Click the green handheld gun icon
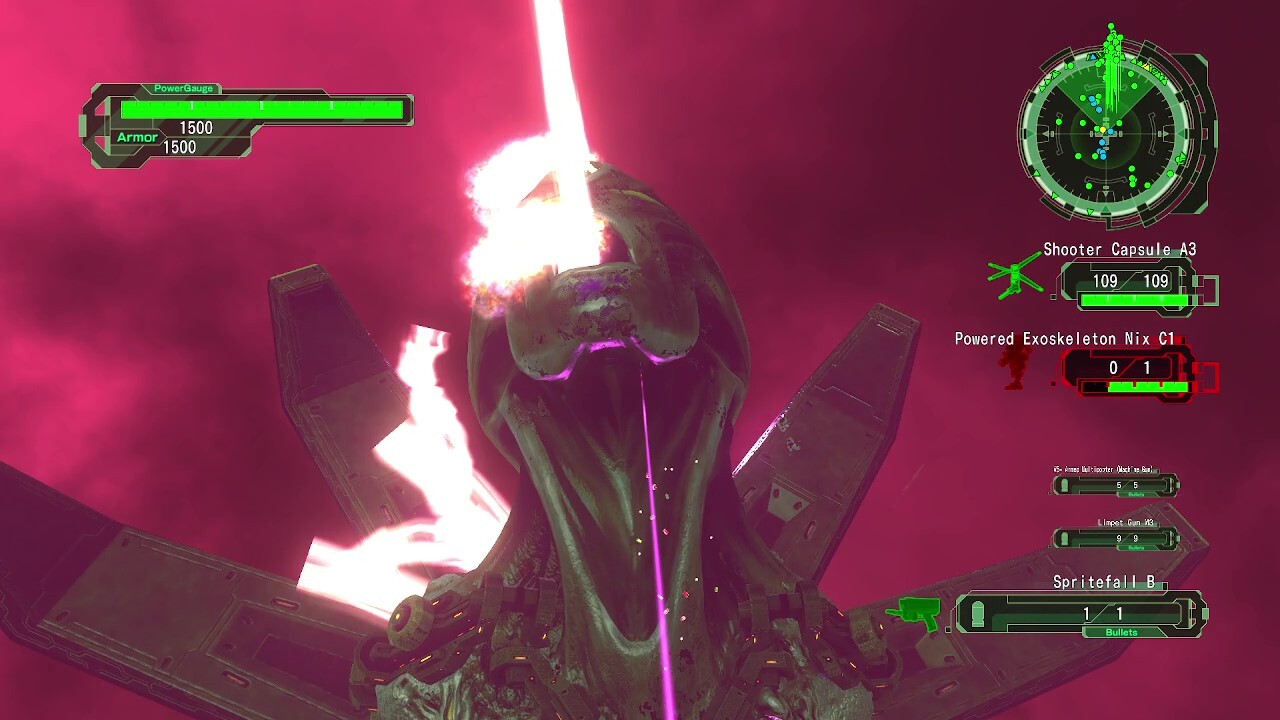The height and width of the screenshot is (720, 1280). pyautogui.click(x=915, y=612)
